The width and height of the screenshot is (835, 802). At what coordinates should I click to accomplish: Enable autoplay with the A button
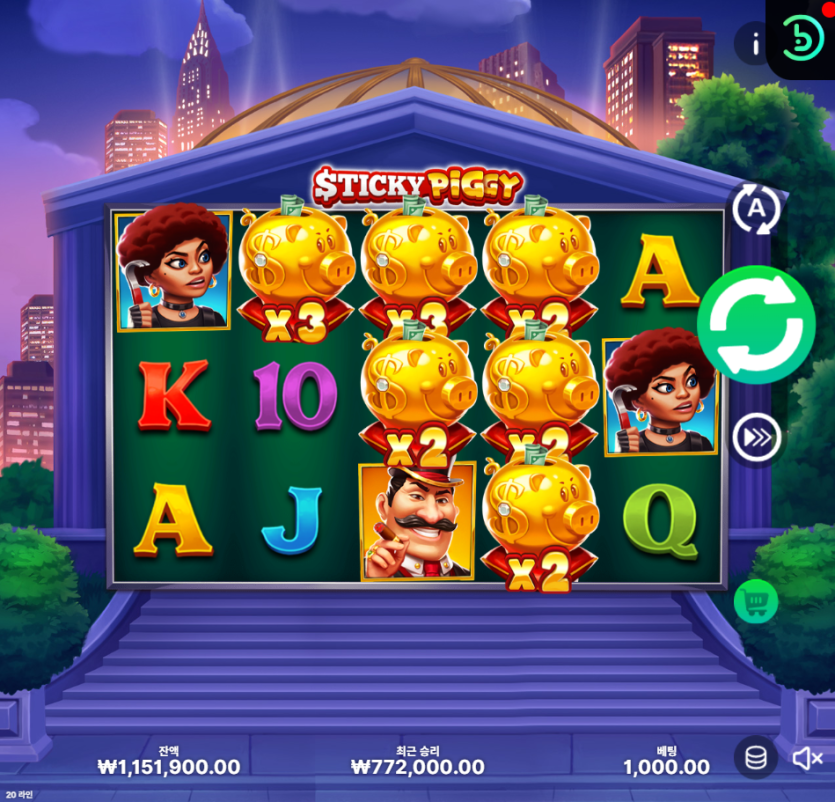[x=756, y=209]
